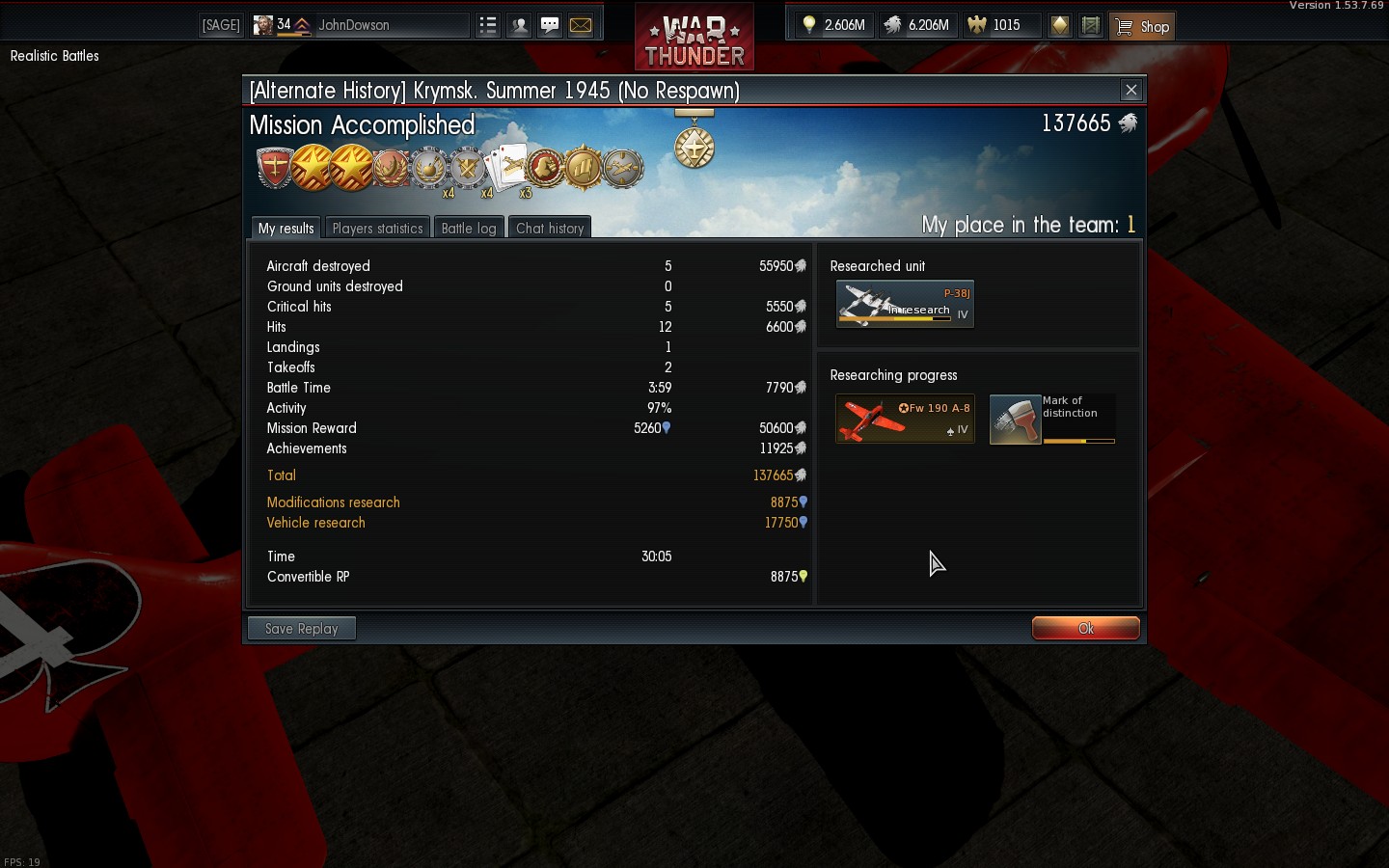Save the battle replay
The height and width of the screenshot is (868, 1389).
[x=301, y=629]
